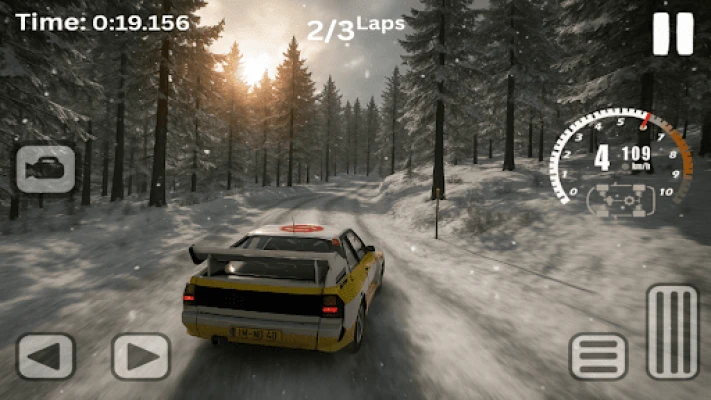Steer right with the right arrow
The width and height of the screenshot is (711, 400).
(141, 356)
